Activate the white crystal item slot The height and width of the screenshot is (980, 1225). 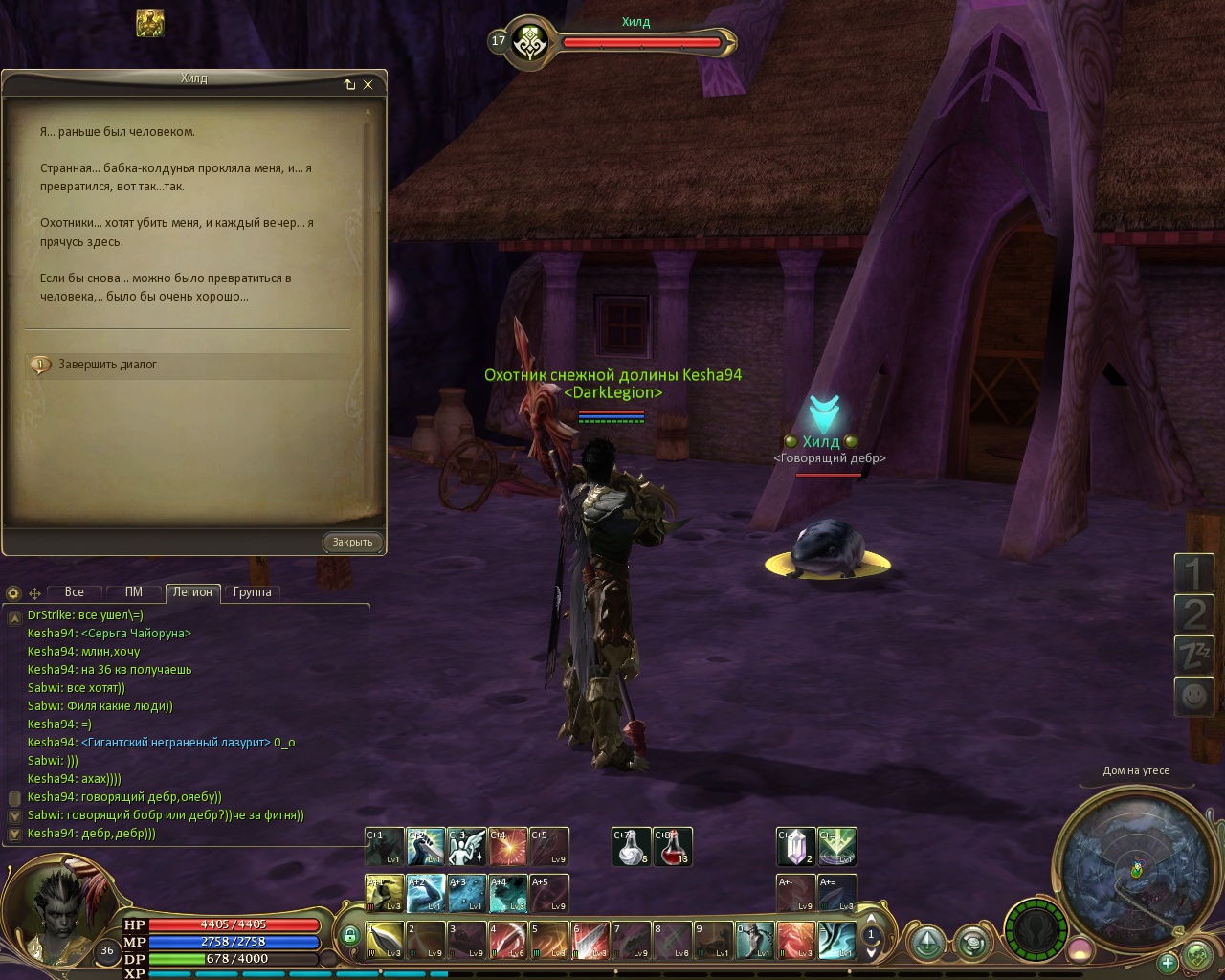click(x=795, y=847)
